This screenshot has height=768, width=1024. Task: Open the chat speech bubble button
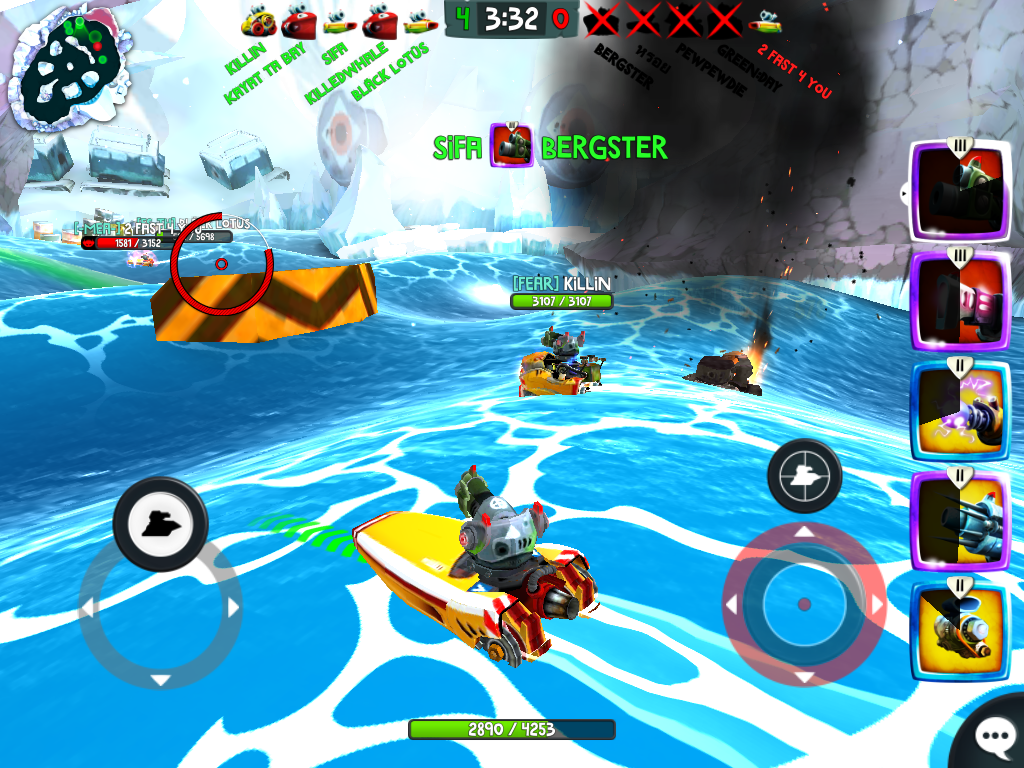click(x=992, y=737)
